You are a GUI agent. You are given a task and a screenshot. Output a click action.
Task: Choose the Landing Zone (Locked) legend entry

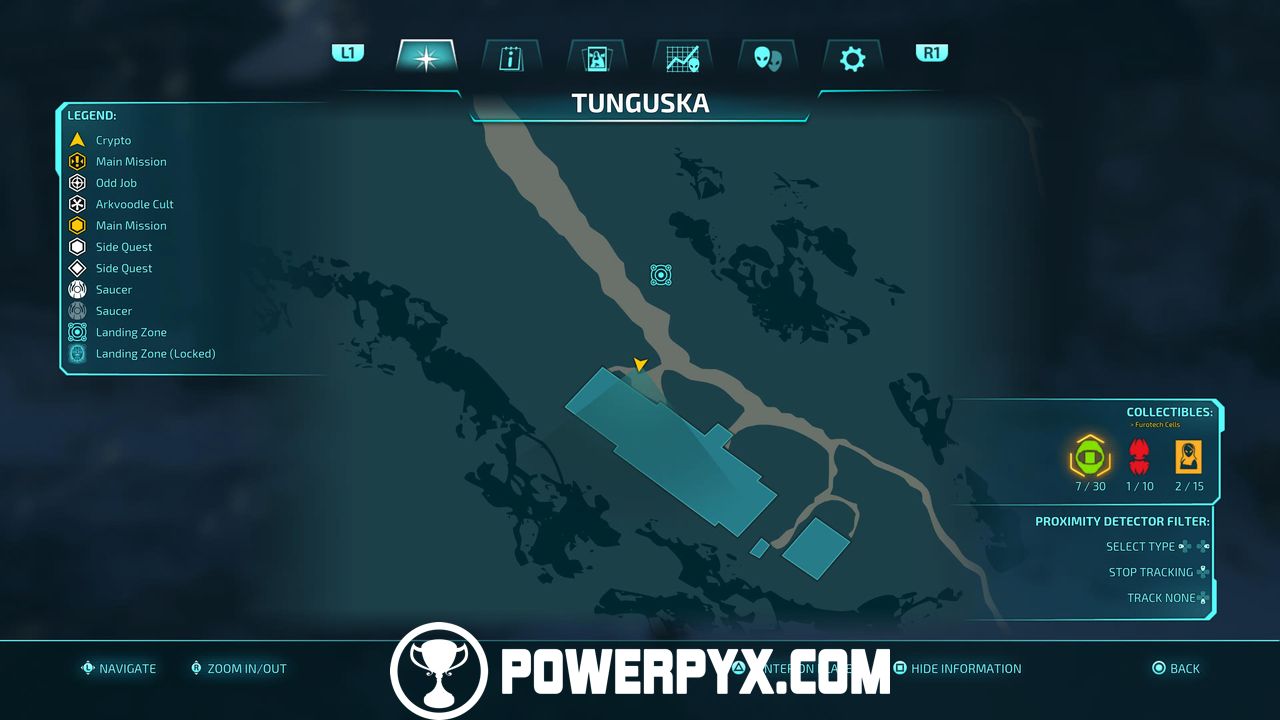155,353
